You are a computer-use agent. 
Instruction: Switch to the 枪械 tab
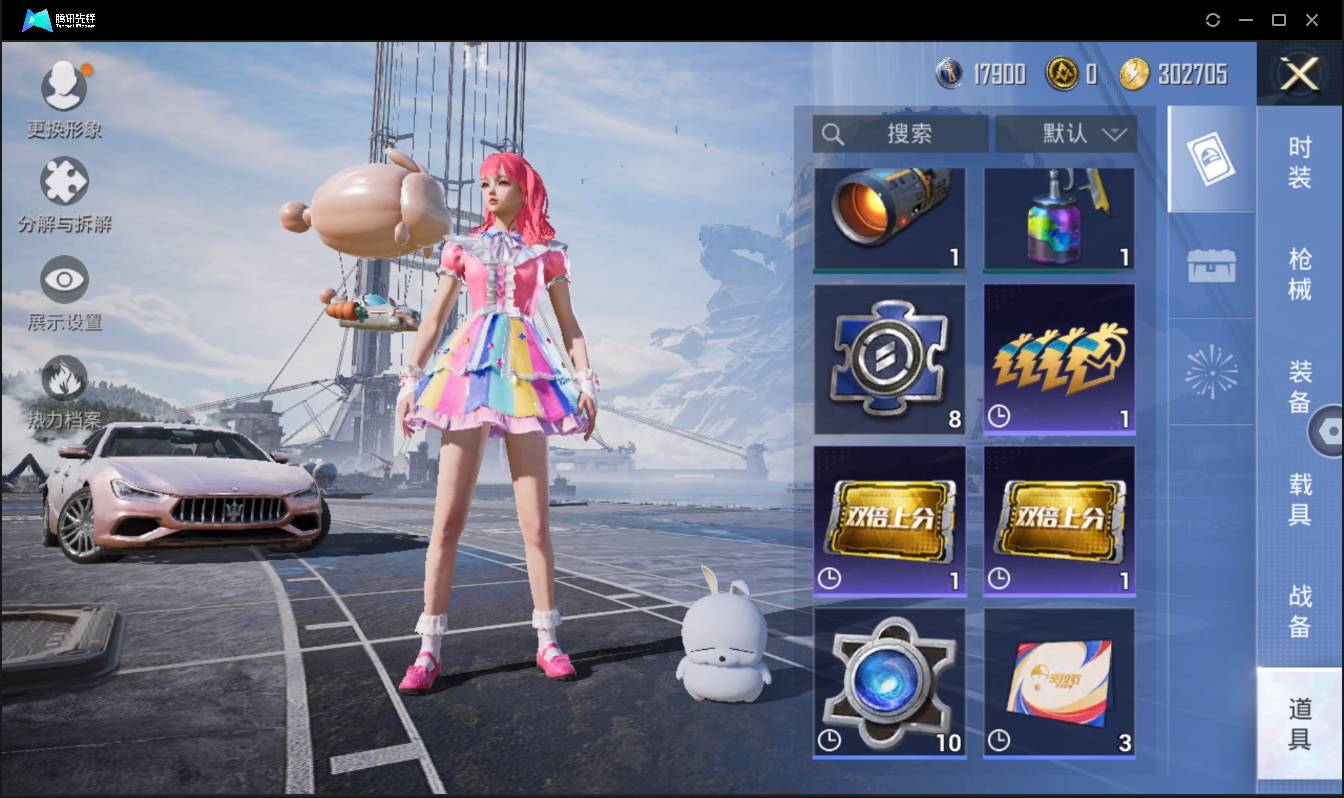[1299, 275]
